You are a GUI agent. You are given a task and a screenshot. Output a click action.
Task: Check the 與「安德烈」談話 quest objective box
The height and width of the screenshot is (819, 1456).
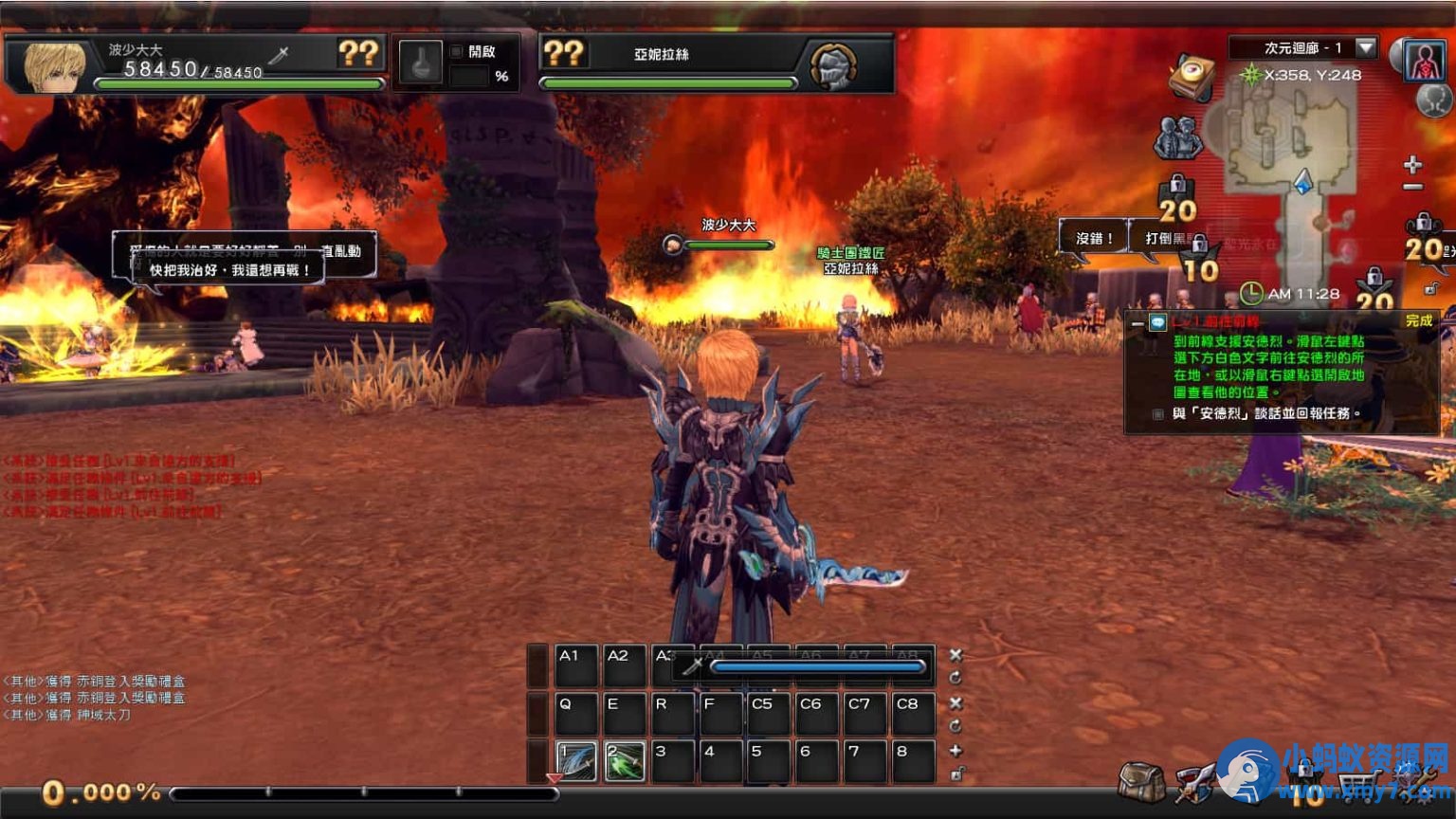[1158, 413]
